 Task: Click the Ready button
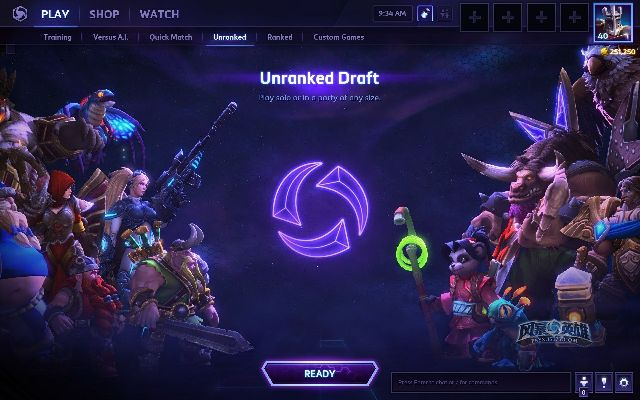(319, 374)
